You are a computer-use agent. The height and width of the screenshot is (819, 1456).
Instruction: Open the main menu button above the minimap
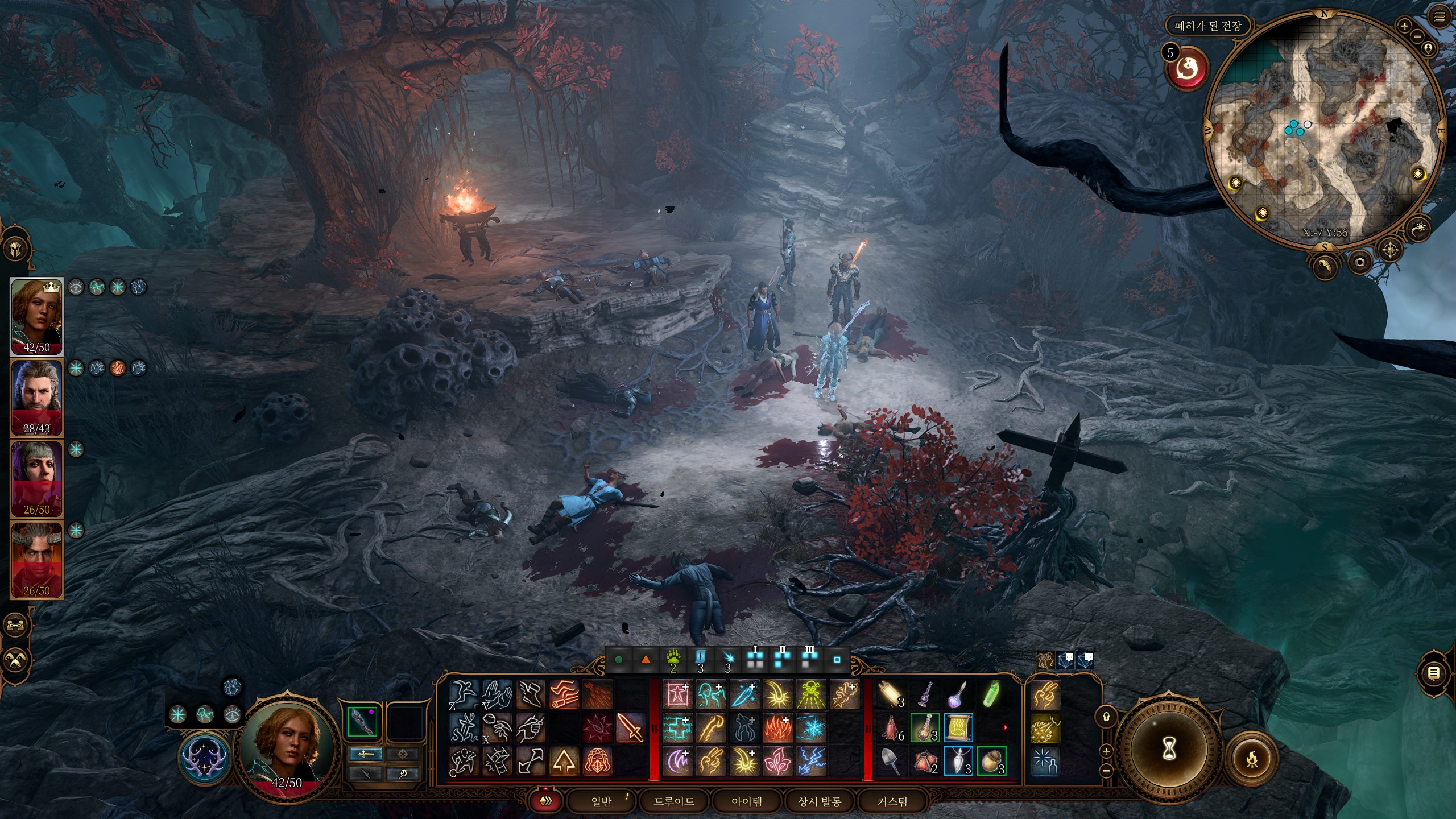coord(1440,17)
